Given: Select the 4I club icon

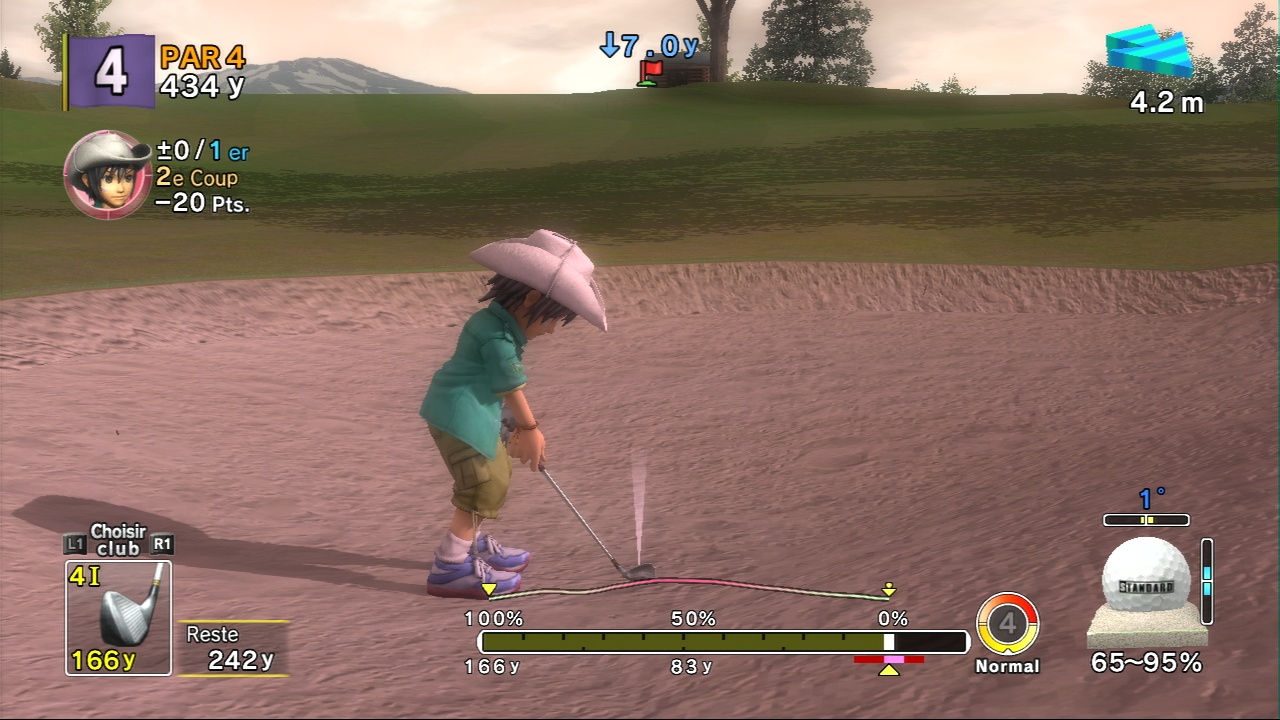Looking at the screenshot, I should click(118, 617).
